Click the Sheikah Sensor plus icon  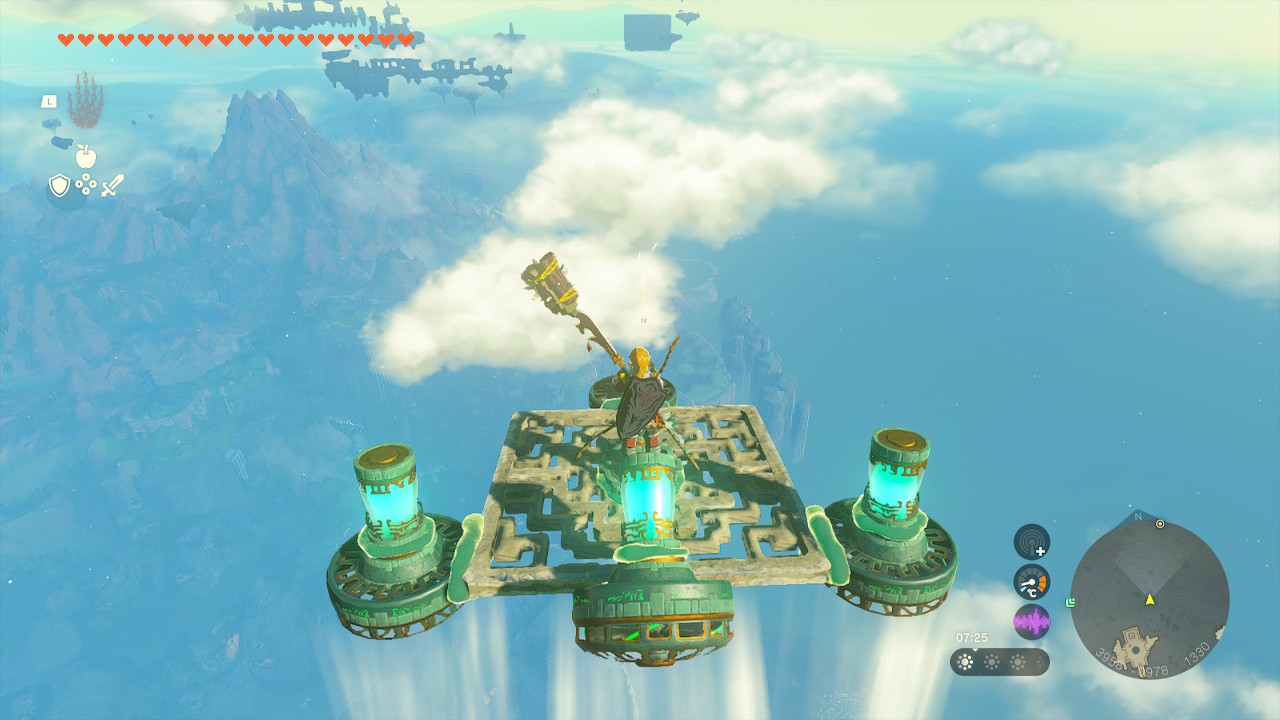pyautogui.click(x=1031, y=542)
